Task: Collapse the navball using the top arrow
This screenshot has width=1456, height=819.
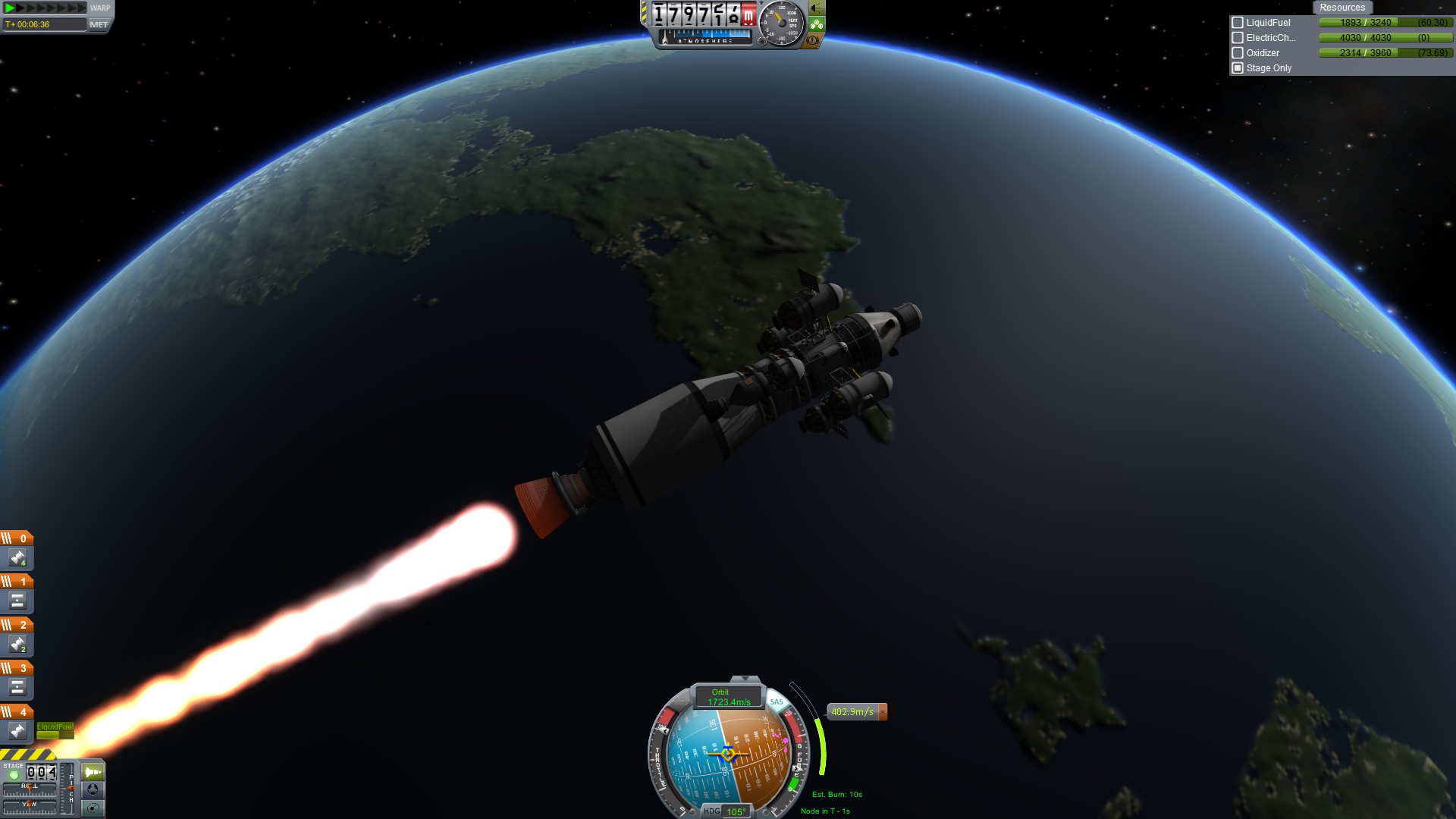Action: pyautogui.click(x=745, y=679)
